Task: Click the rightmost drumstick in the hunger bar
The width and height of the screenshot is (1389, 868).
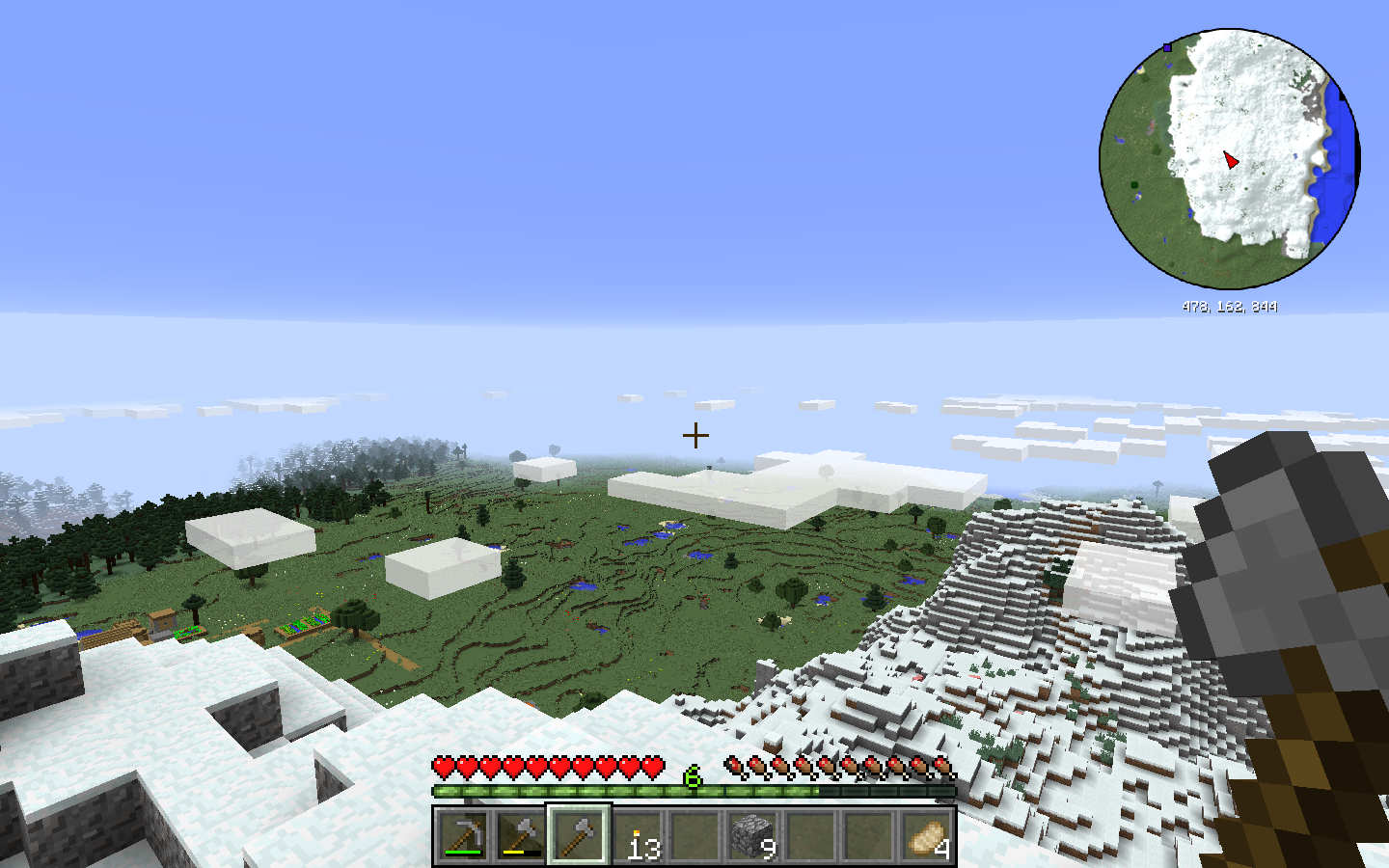Action: (x=940, y=767)
